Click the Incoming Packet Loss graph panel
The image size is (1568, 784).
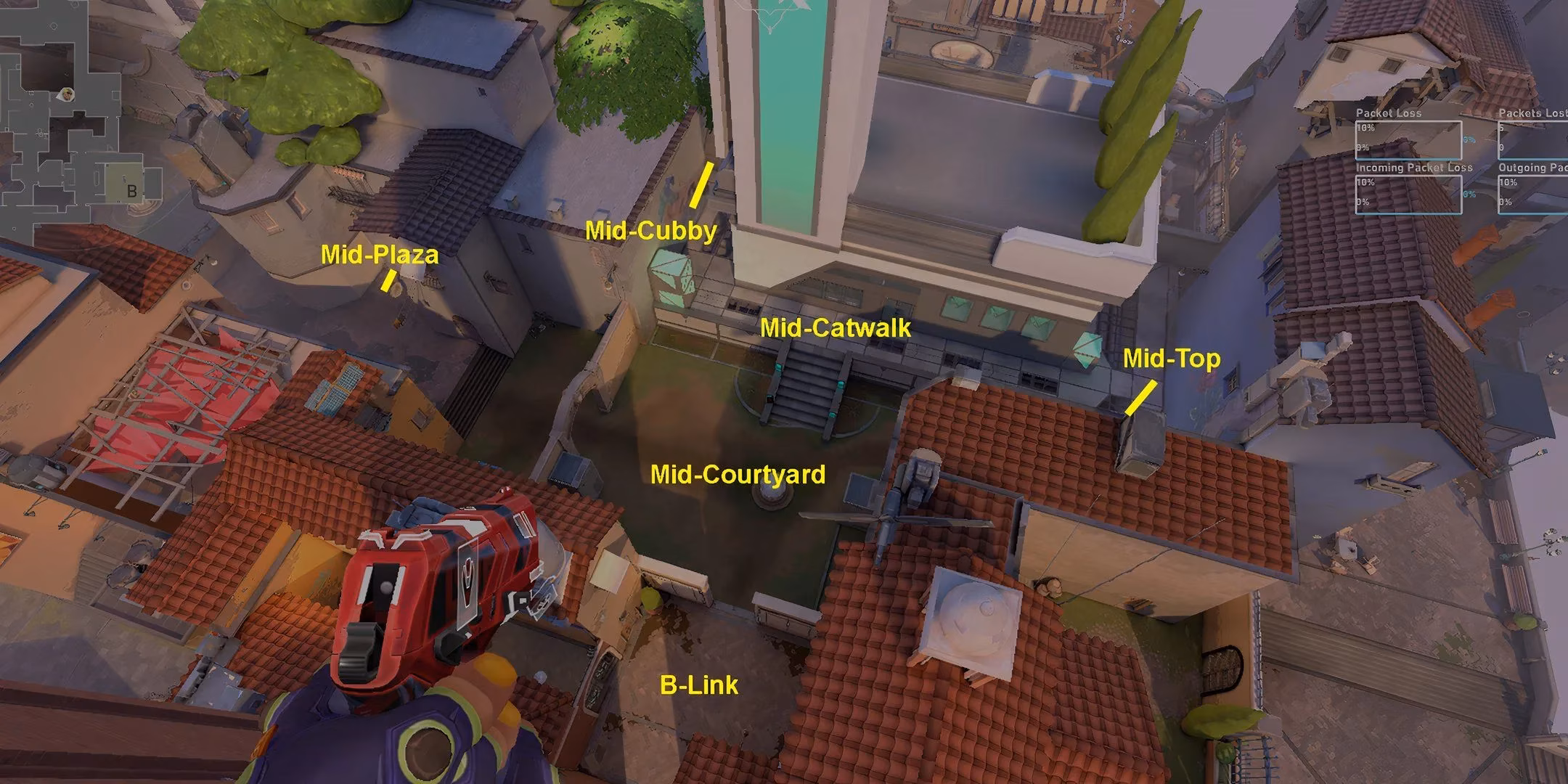[1408, 196]
